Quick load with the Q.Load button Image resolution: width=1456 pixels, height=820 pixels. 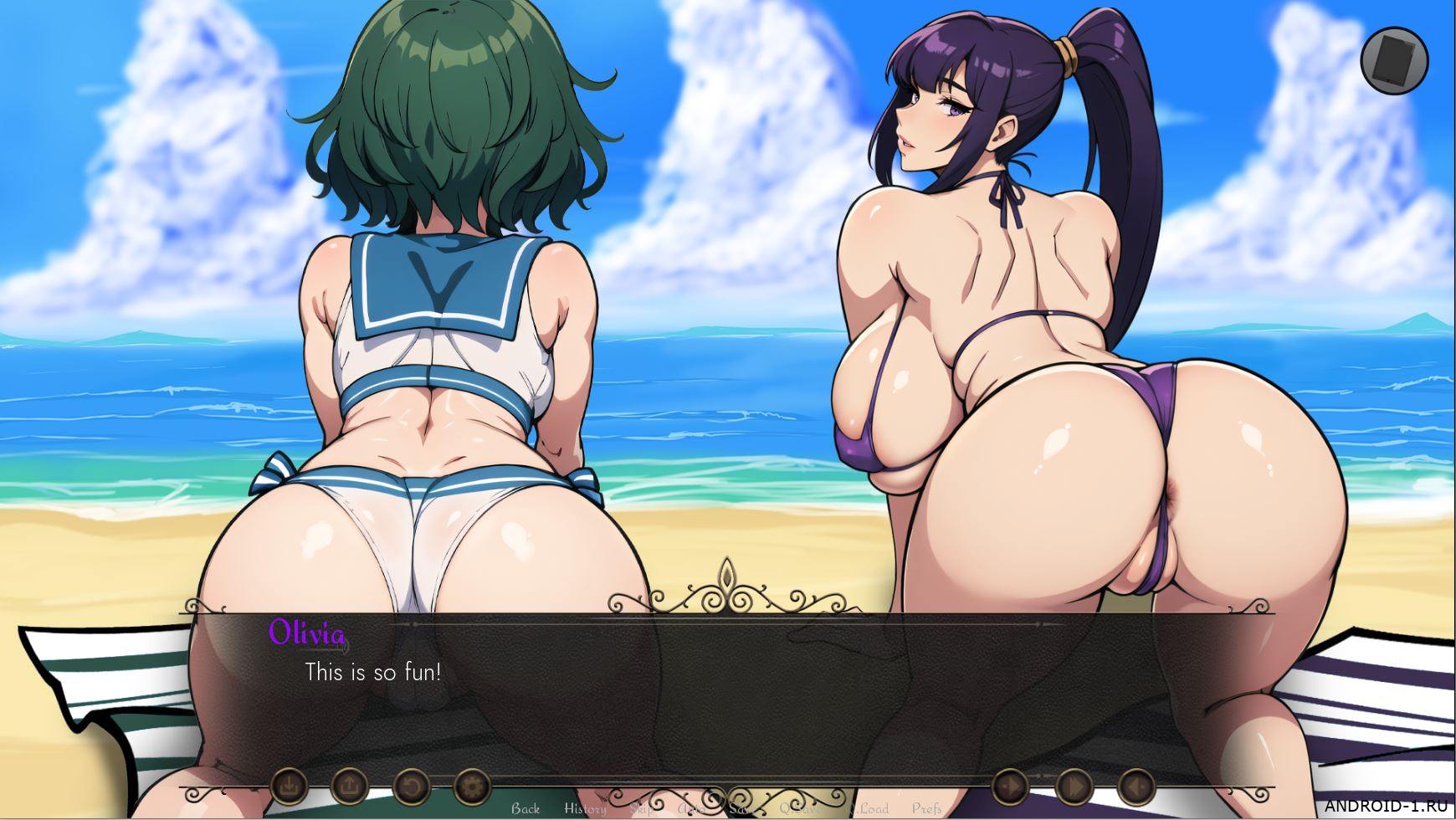869,808
